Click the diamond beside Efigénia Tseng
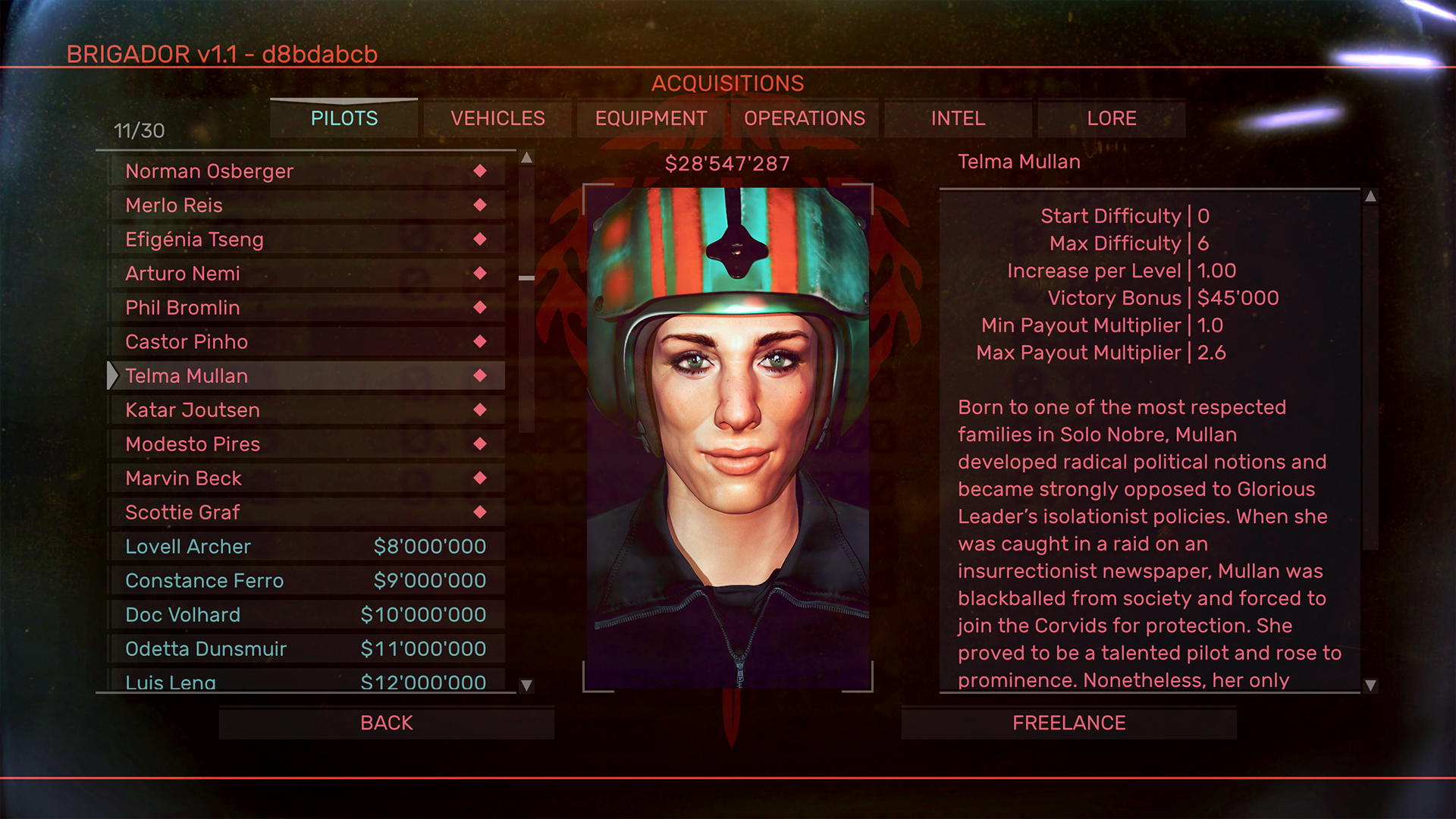Image resolution: width=1456 pixels, height=819 pixels. (480, 239)
